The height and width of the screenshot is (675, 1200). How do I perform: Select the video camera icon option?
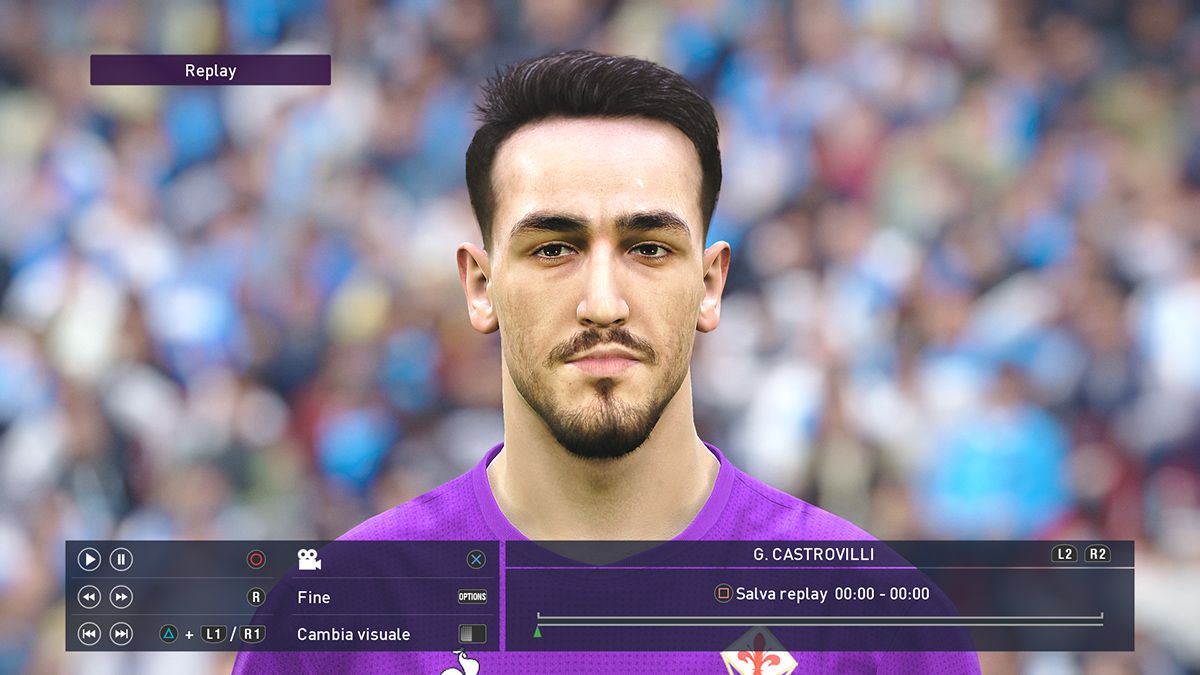pos(309,560)
